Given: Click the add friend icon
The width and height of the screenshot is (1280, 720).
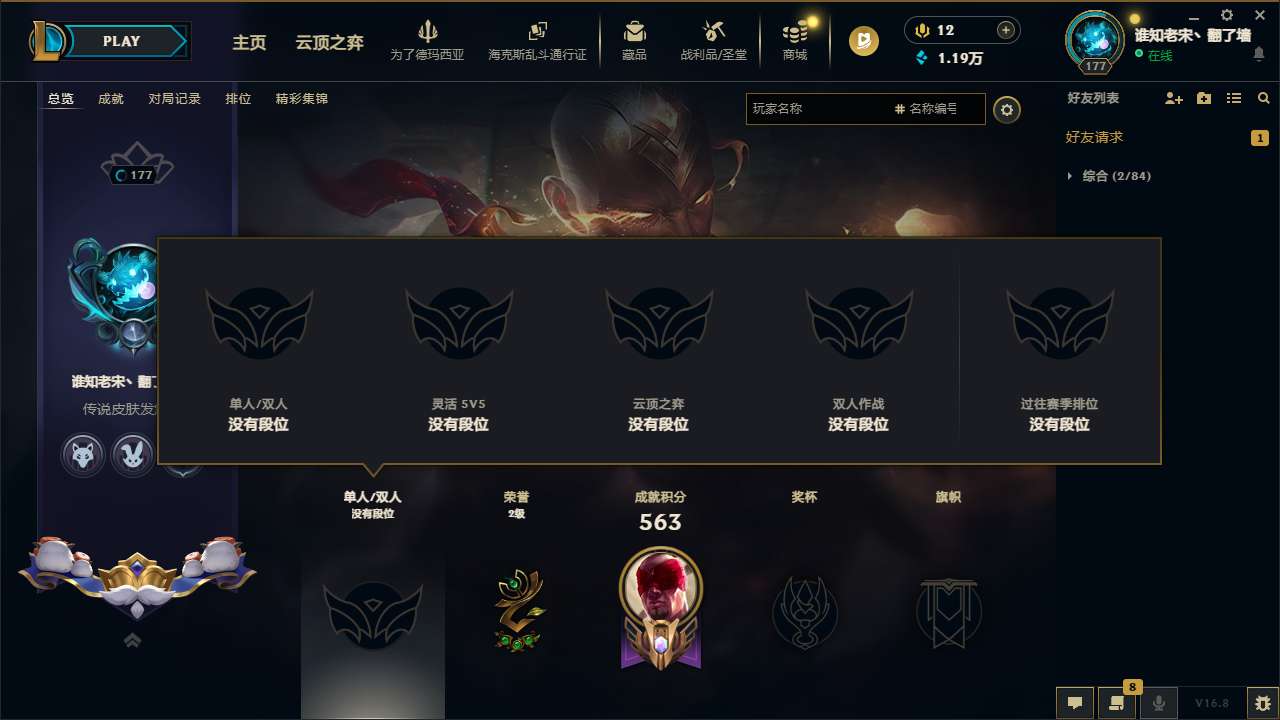Looking at the screenshot, I should 1172,98.
